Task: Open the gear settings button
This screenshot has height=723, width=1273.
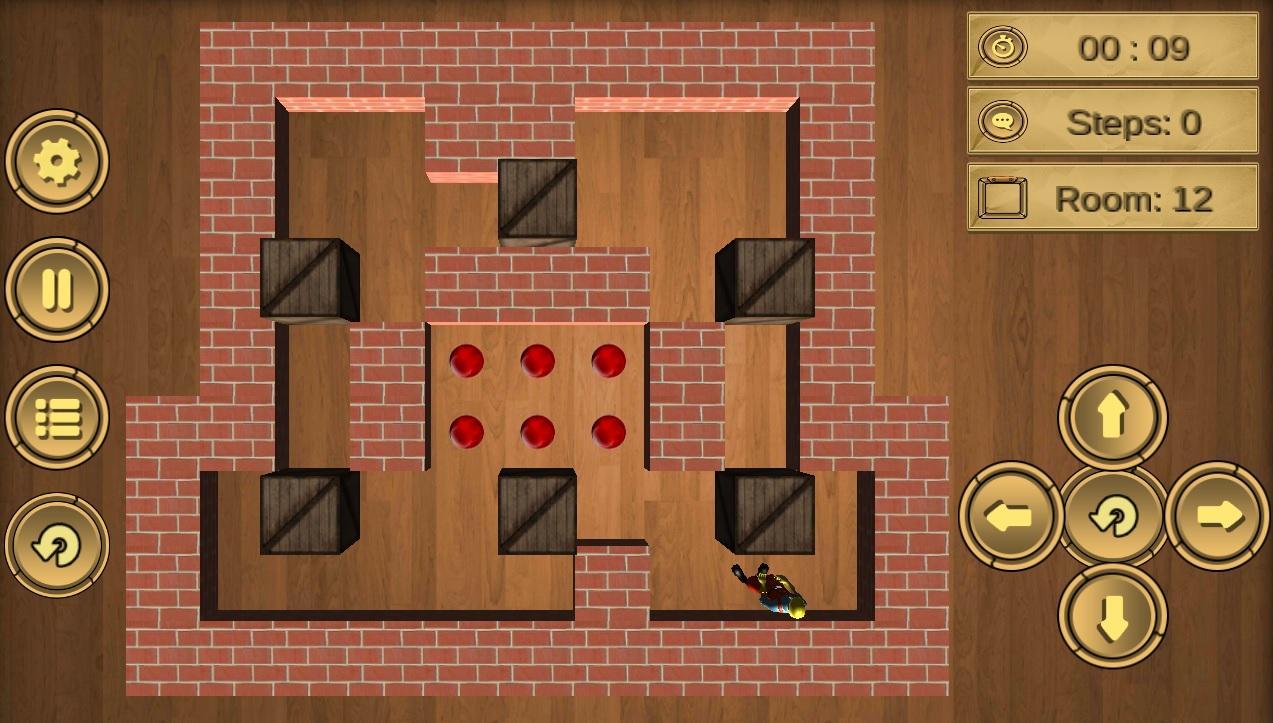Action: (x=57, y=161)
